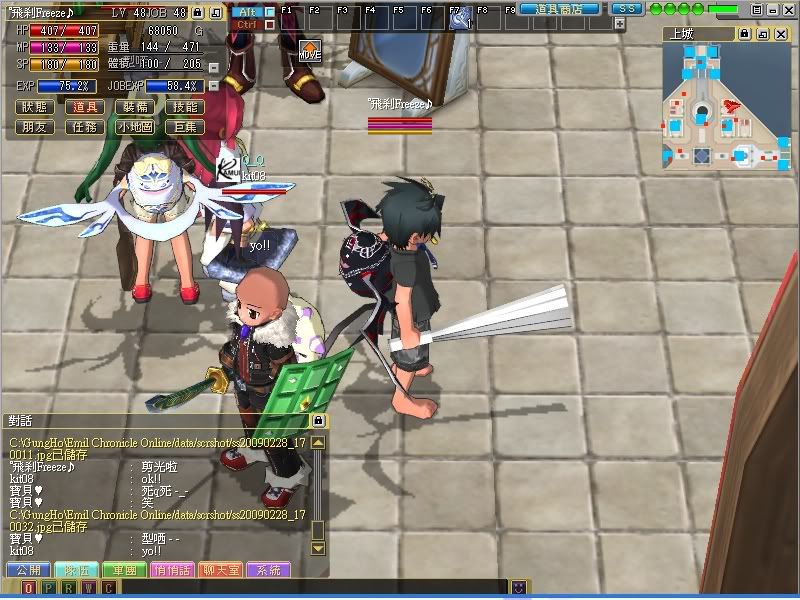Image resolution: width=800 pixels, height=600 pixels.
Task: Switch chat to the 公開 public tab
Action: (x=28, y=570)
